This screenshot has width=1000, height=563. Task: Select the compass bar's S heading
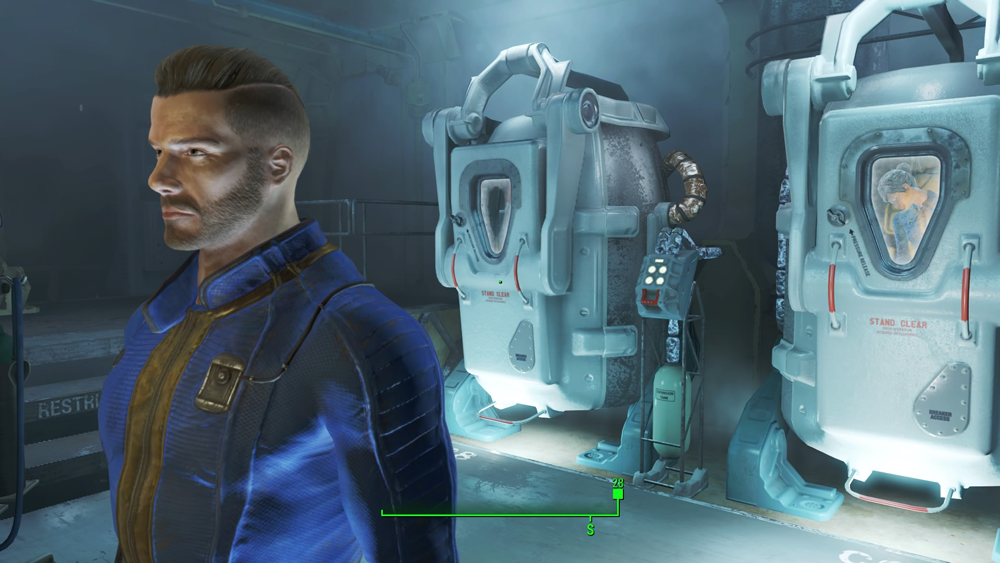pyautogui.click(x=590, y=529)
